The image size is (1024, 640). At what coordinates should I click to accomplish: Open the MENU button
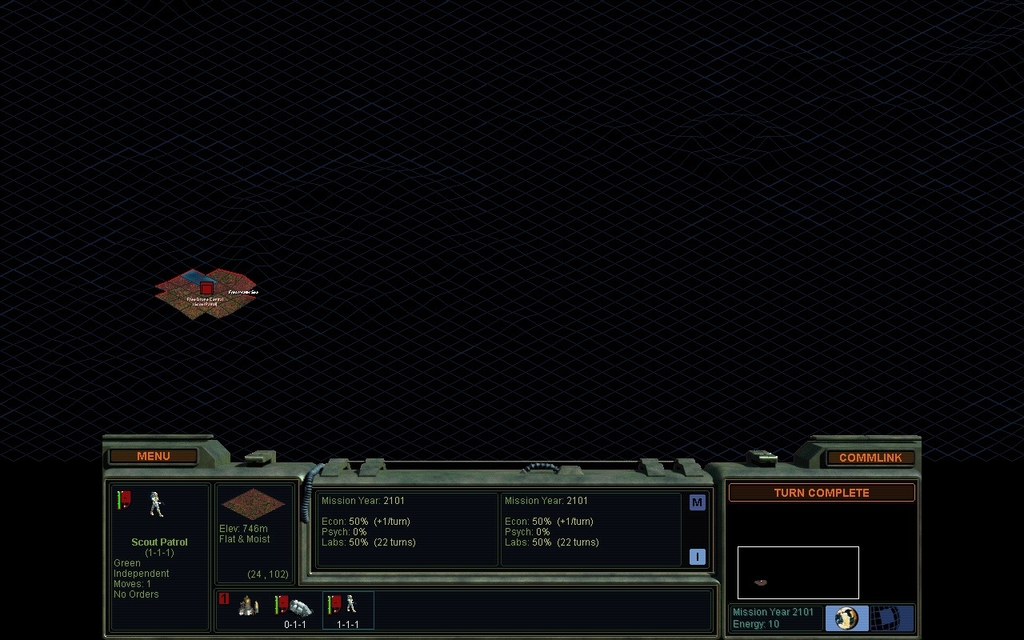[x=153, y=456]
